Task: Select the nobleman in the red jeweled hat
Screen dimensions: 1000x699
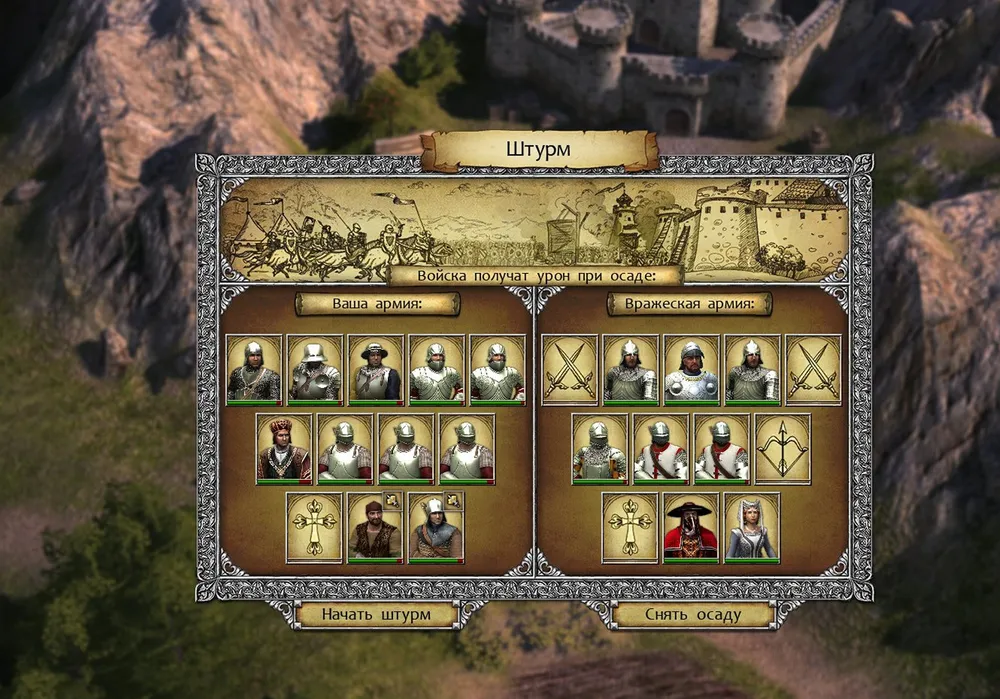Action: [284, 448]
